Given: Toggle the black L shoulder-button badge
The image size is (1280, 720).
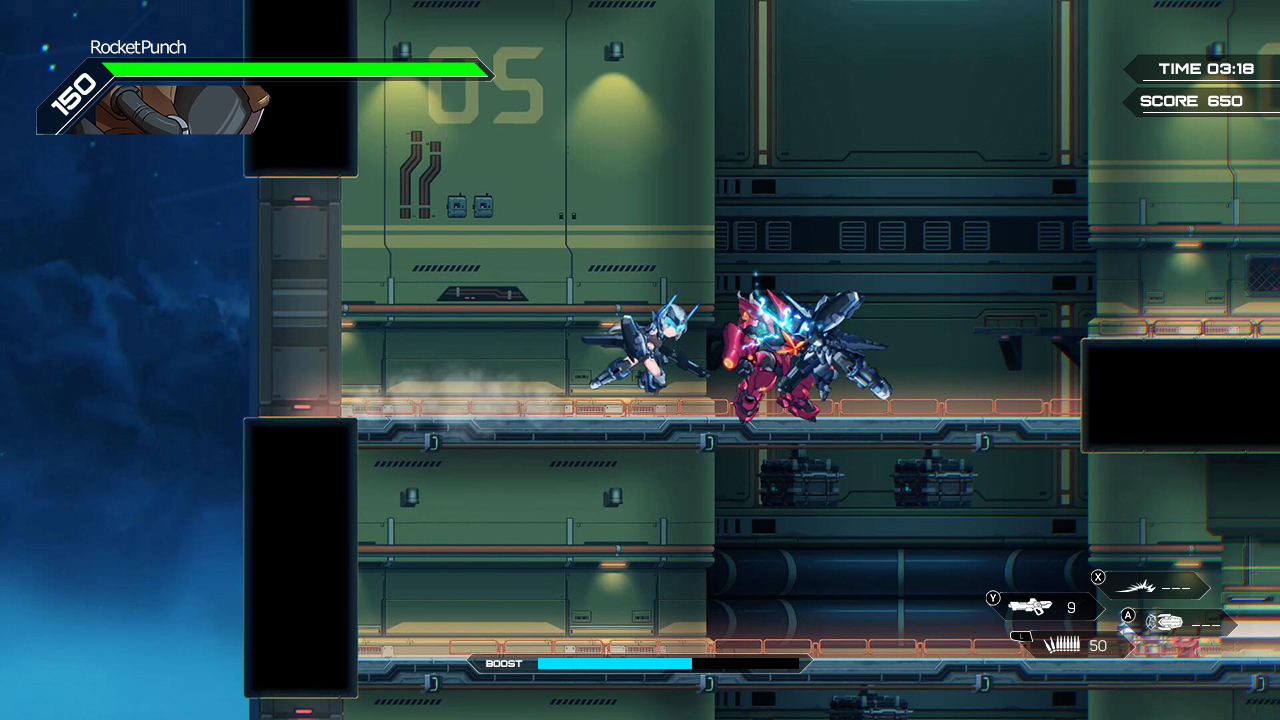Looking at the screenshot, I should 1022,636.
